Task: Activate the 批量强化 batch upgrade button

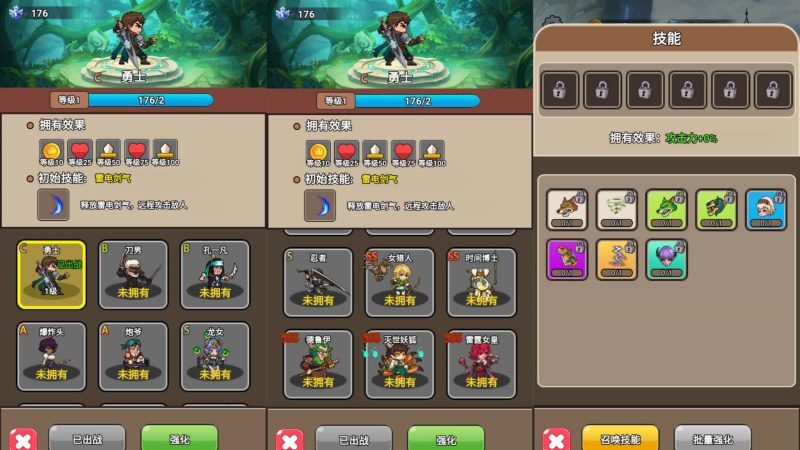Action: (712, 439)
